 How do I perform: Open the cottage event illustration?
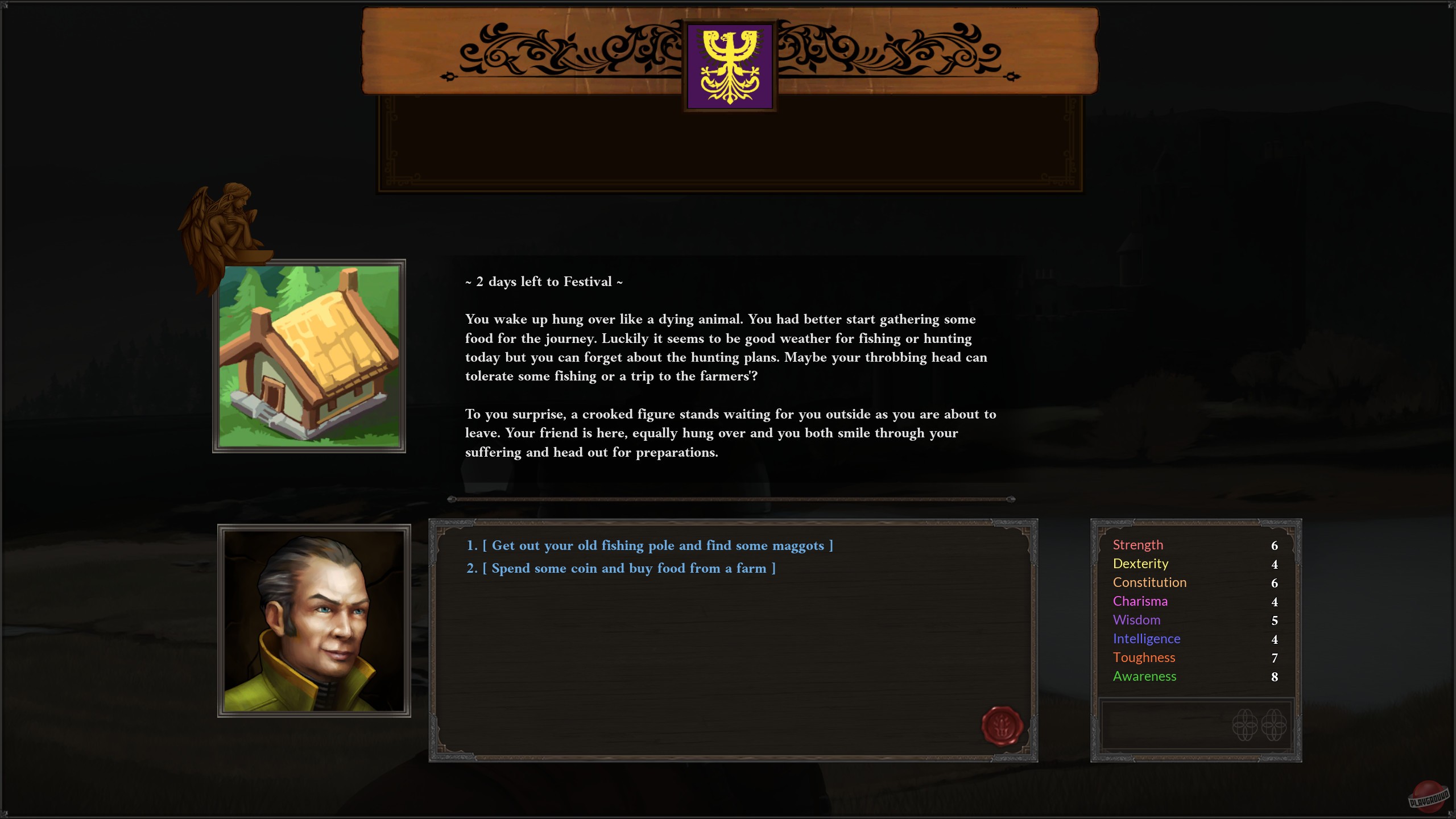pyautogui.click(x=309, y=355)
